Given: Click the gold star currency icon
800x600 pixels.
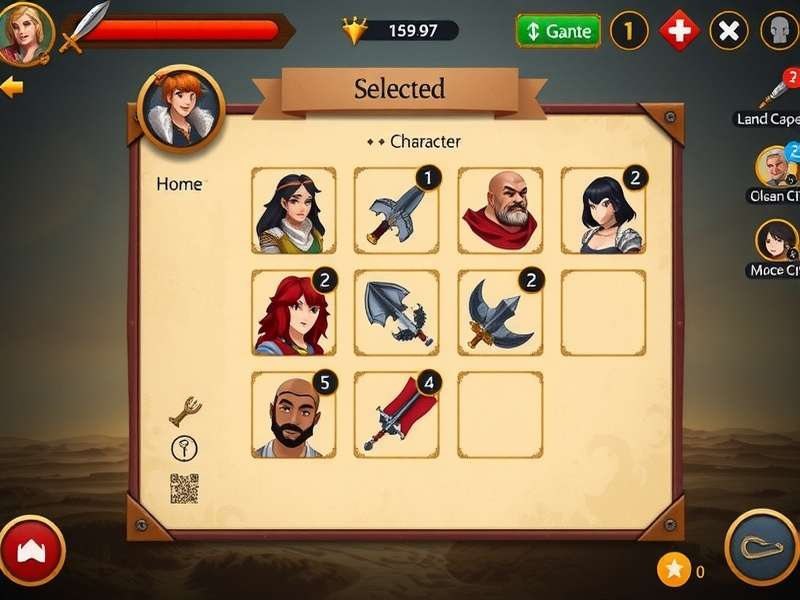Looking at the screenshot, I should click(674, 570).
